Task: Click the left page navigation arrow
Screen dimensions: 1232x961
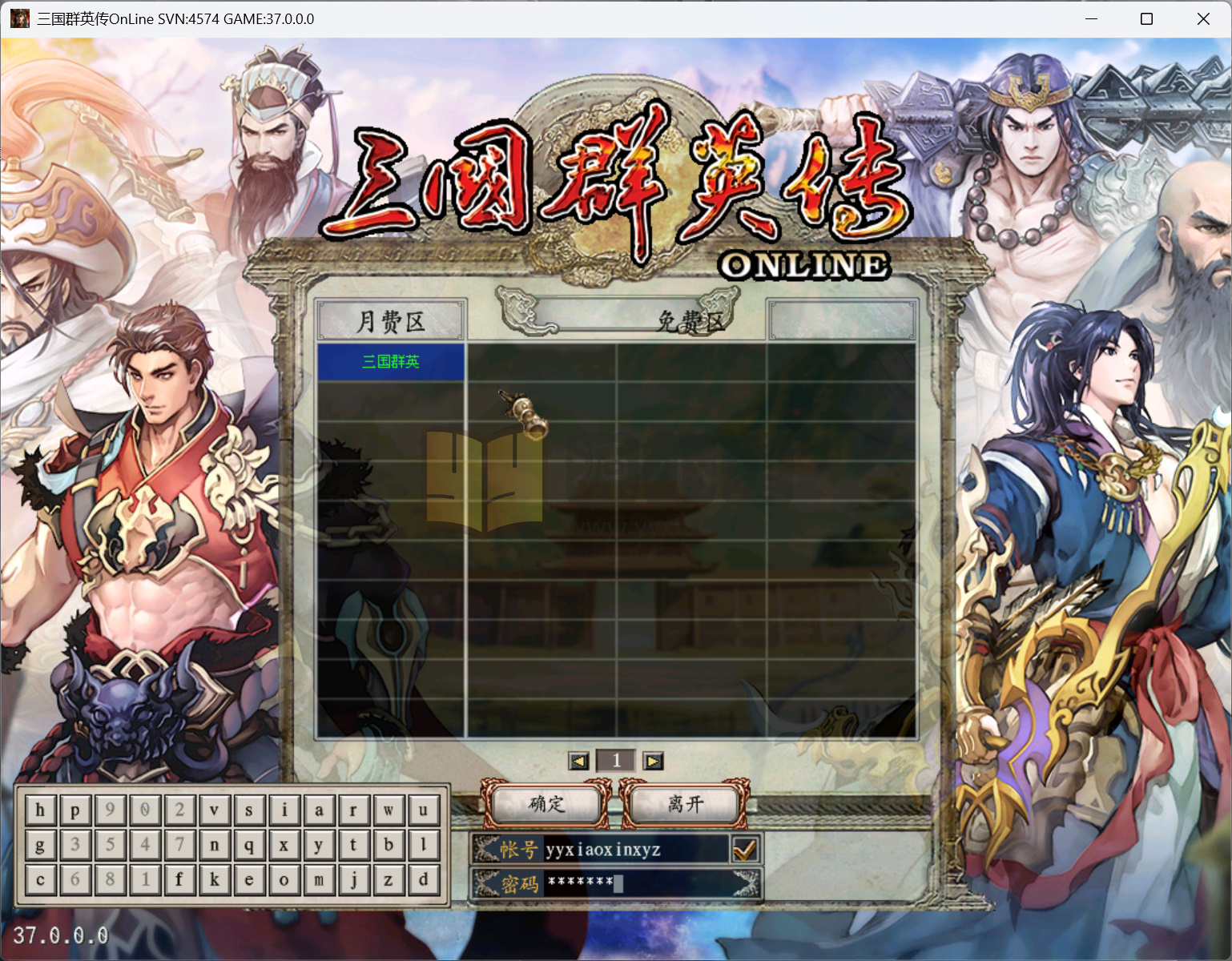Action: (578, 761)
